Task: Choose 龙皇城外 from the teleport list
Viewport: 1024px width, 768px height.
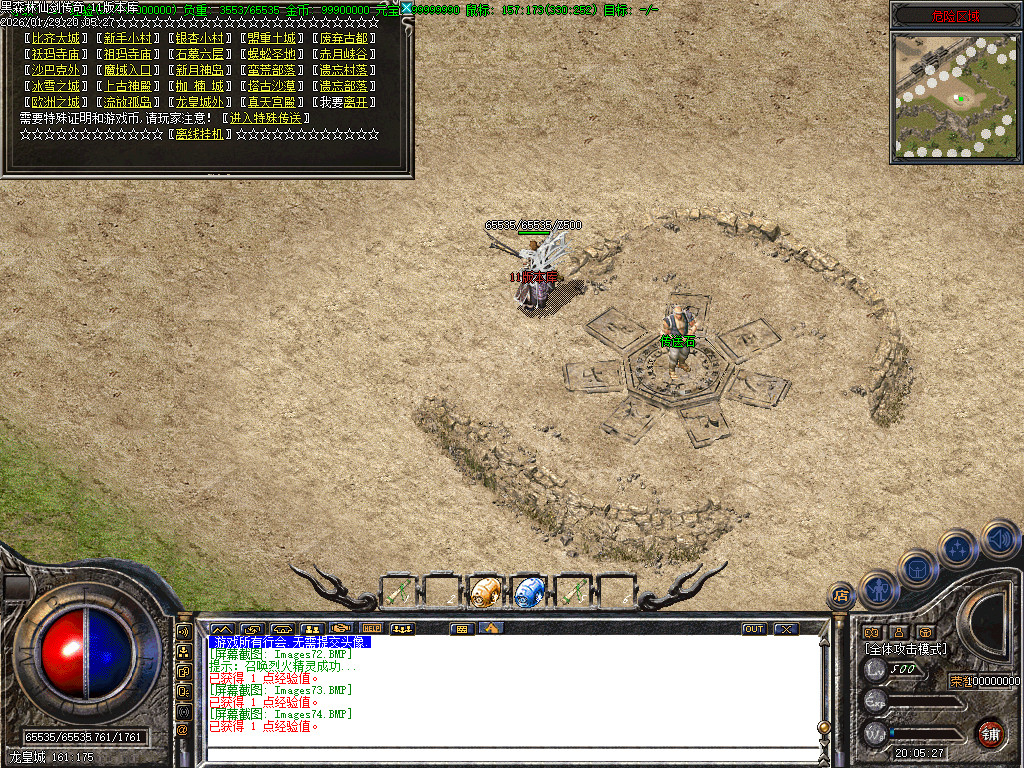Action: [199, 102]
